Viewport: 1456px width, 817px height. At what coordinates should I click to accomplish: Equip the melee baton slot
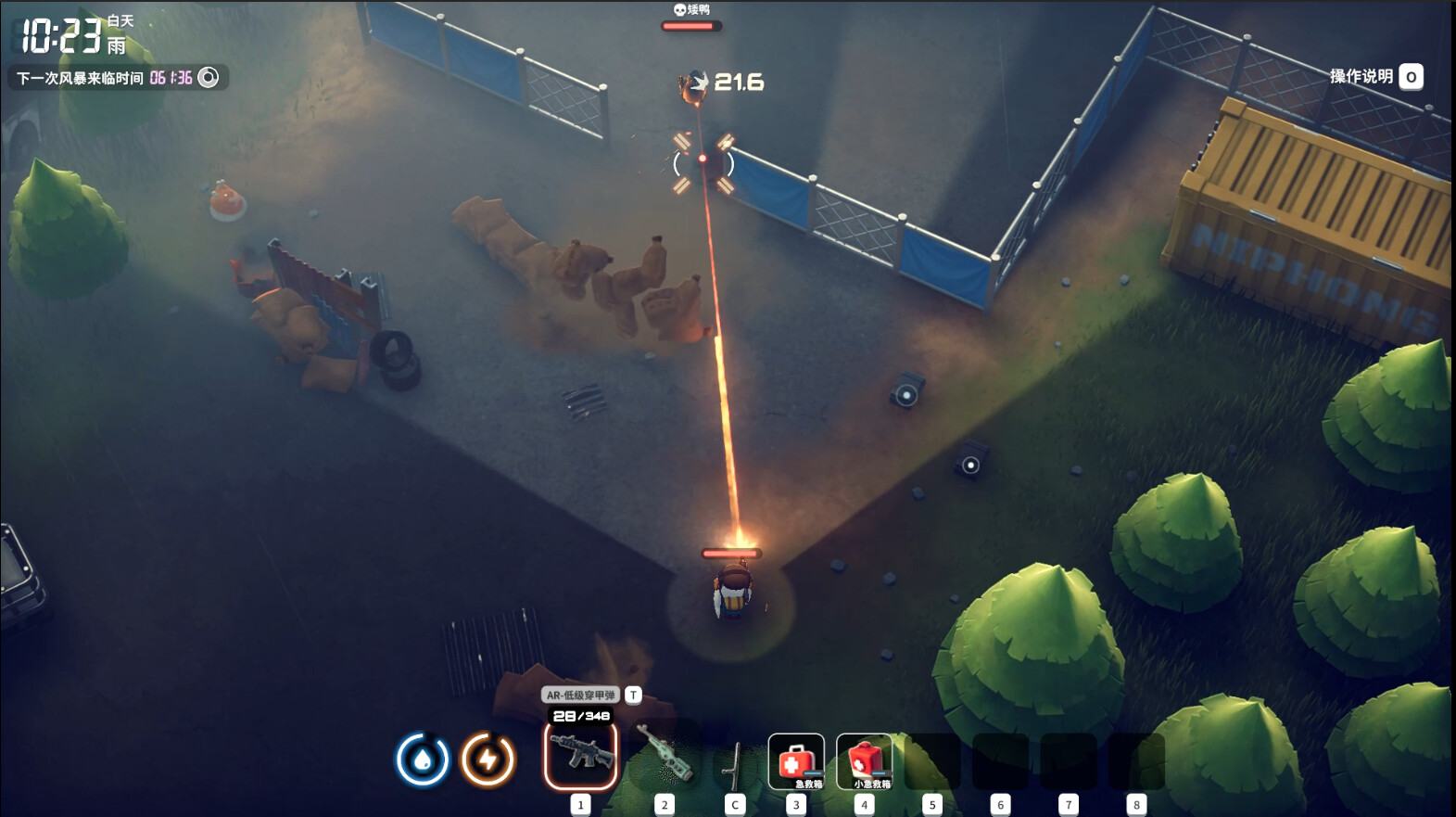click(x=734, y=762)
